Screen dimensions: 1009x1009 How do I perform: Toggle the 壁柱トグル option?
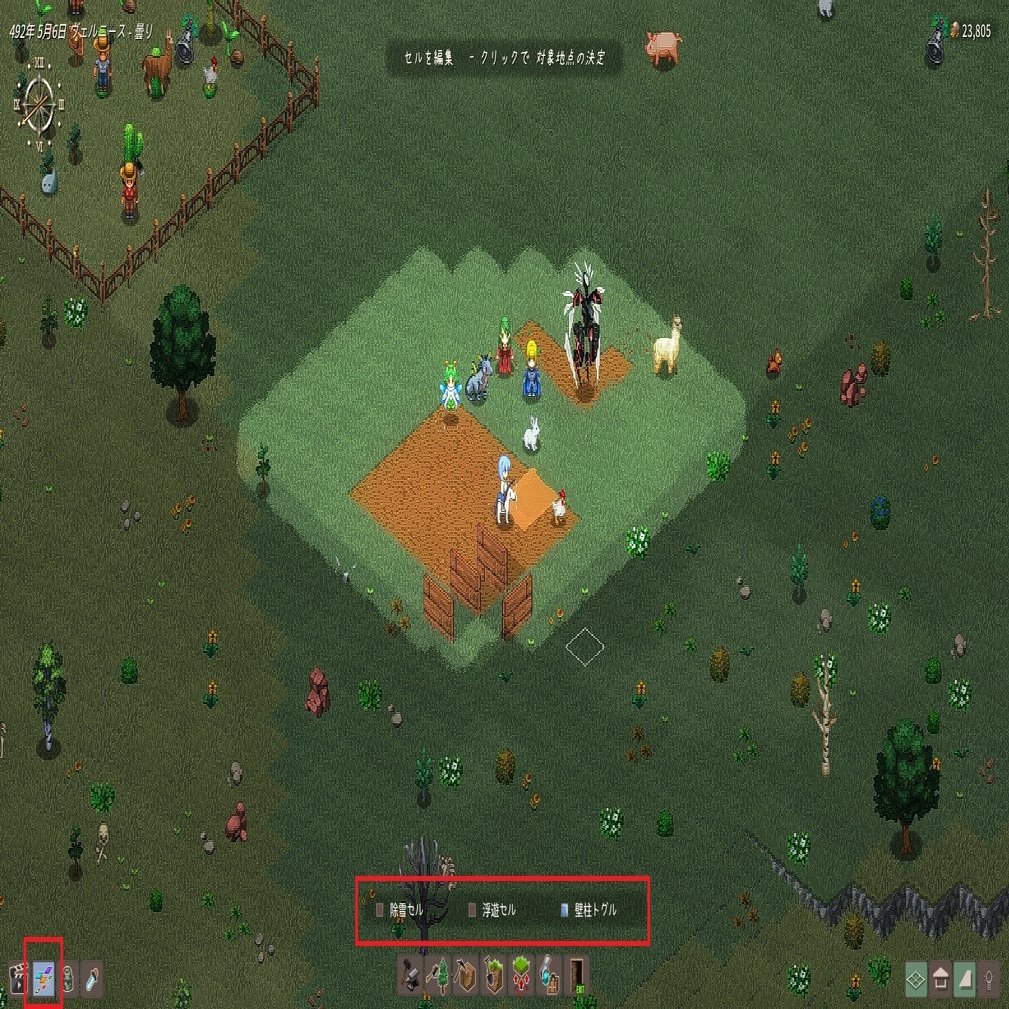tap(564, 911)
